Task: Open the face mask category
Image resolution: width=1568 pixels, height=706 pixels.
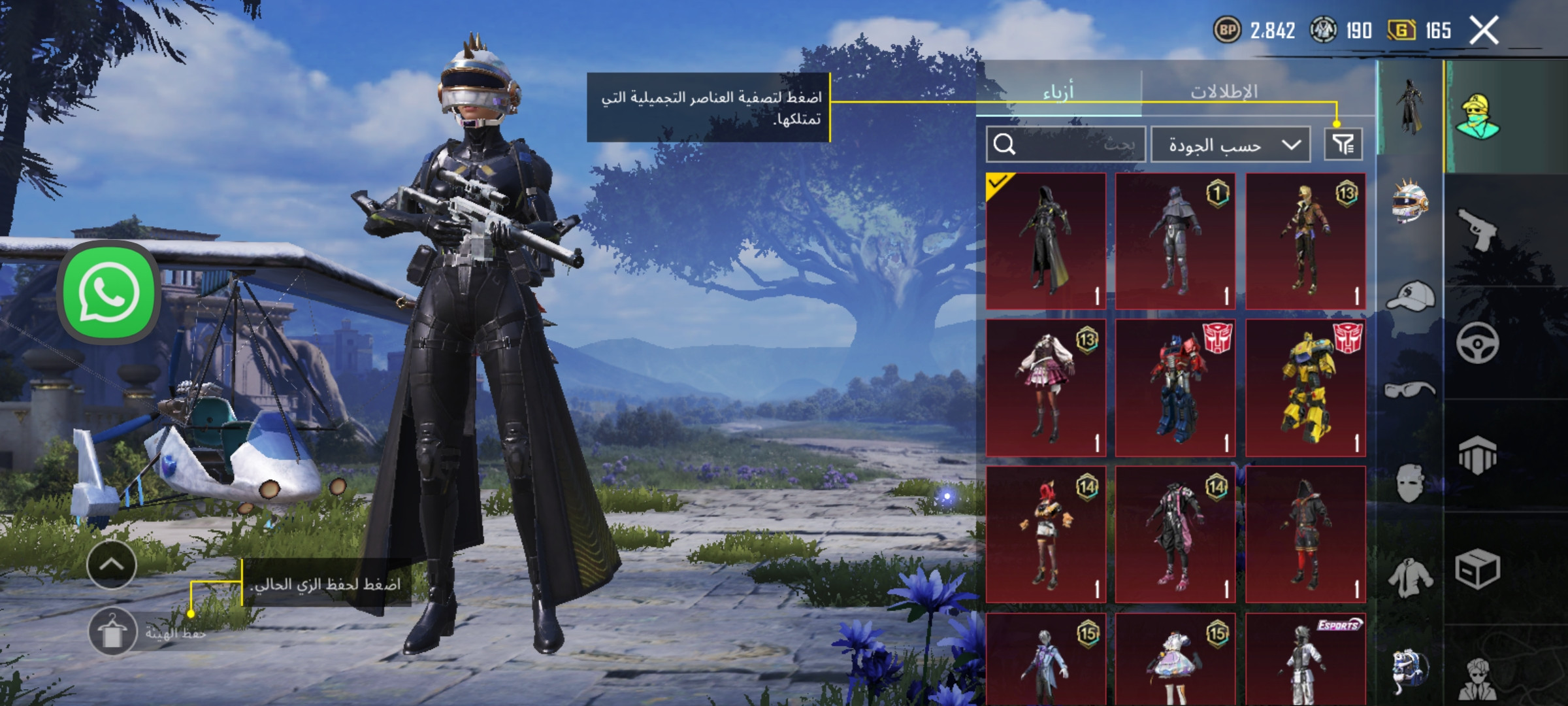Action: tap(1410, 484)
